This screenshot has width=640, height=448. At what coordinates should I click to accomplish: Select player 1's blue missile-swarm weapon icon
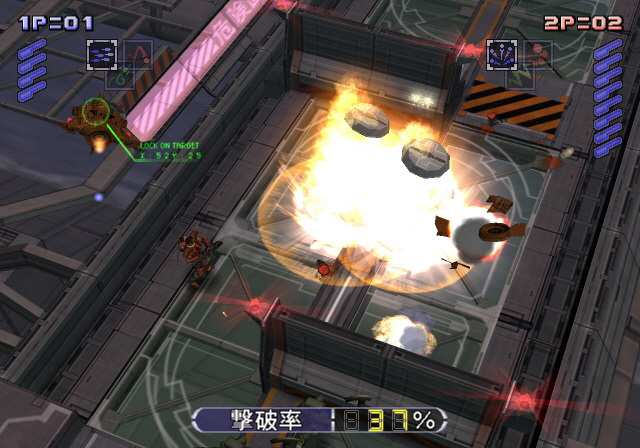pyautogui.click(x=101, y=55)
